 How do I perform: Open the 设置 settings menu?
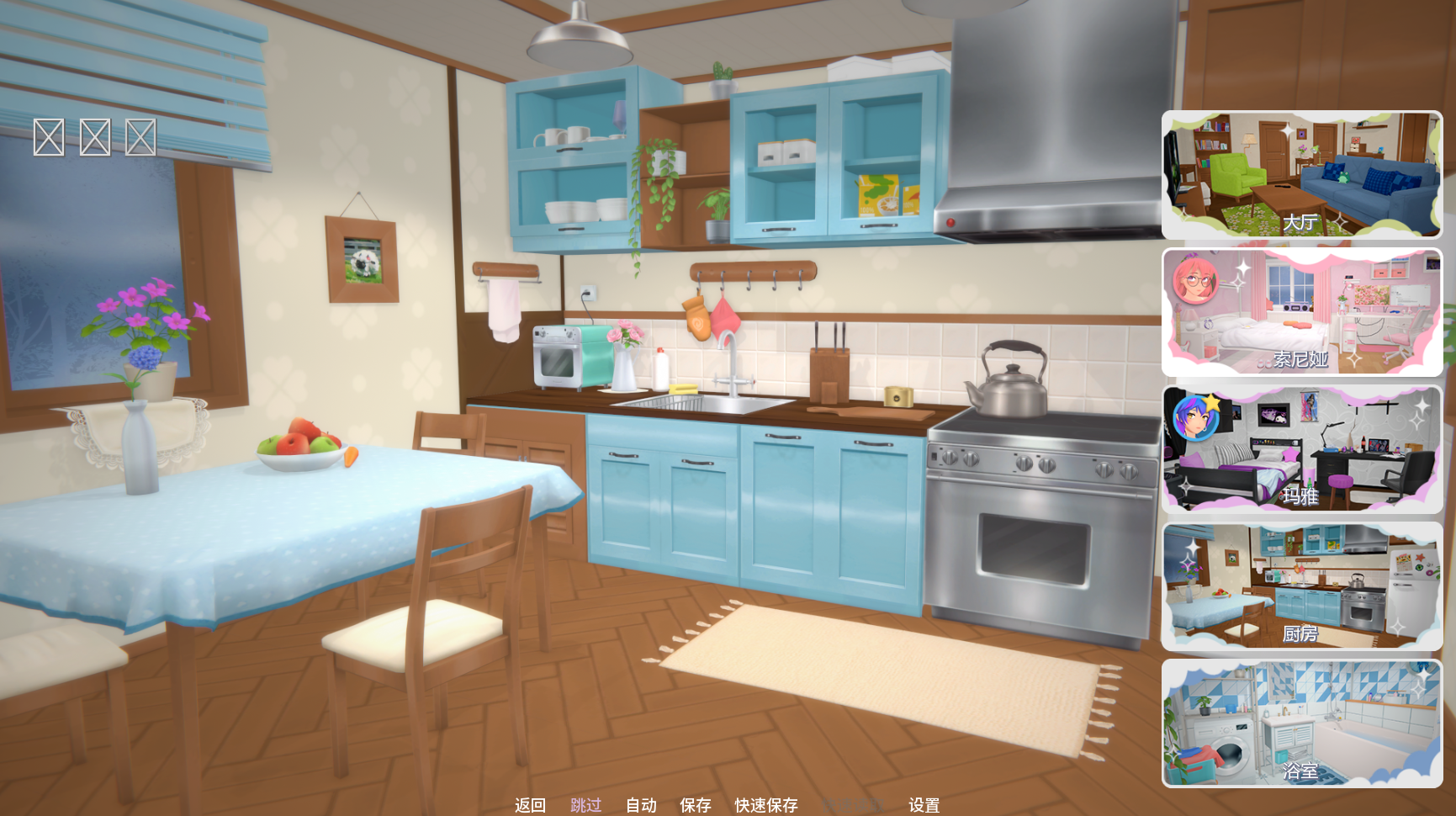924,805
